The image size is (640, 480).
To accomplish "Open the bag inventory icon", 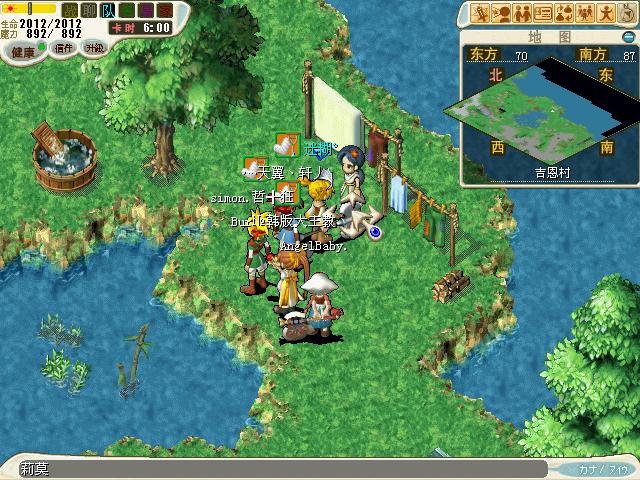I will coord(627,13).
